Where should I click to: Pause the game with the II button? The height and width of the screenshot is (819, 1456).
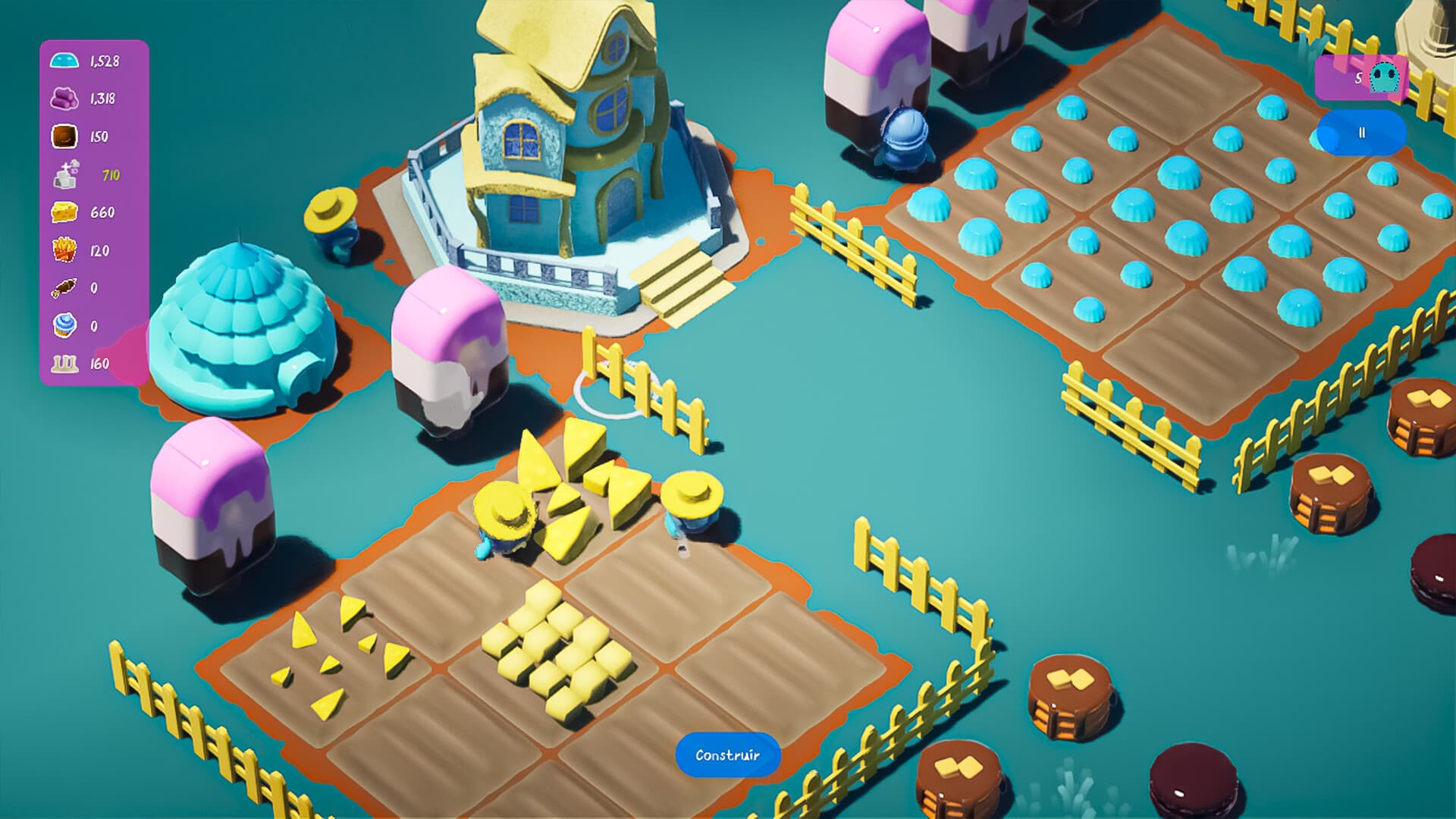point(1363,131)
